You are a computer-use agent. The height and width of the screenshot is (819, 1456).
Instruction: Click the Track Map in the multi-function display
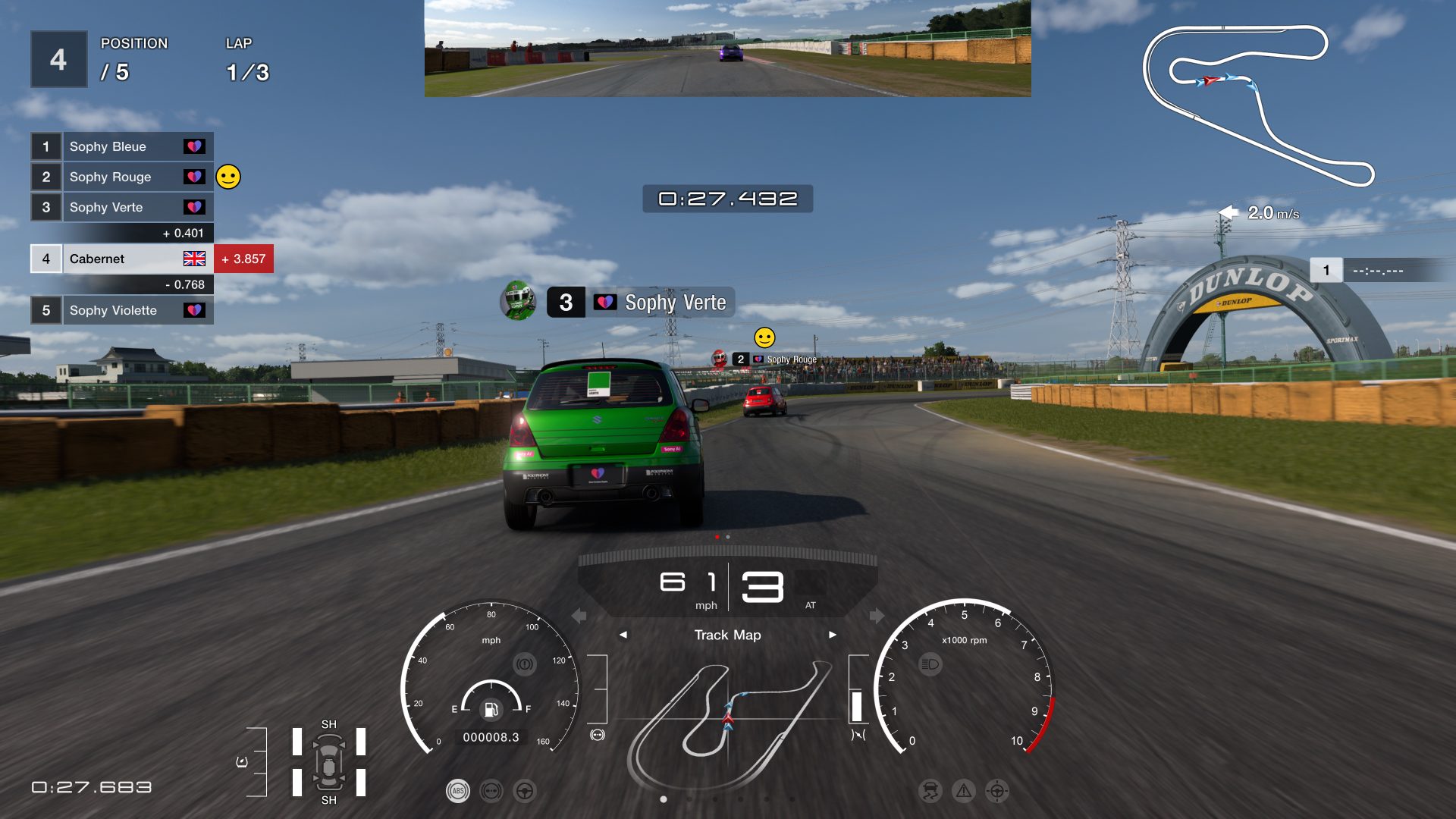click(x=728, y=724)
